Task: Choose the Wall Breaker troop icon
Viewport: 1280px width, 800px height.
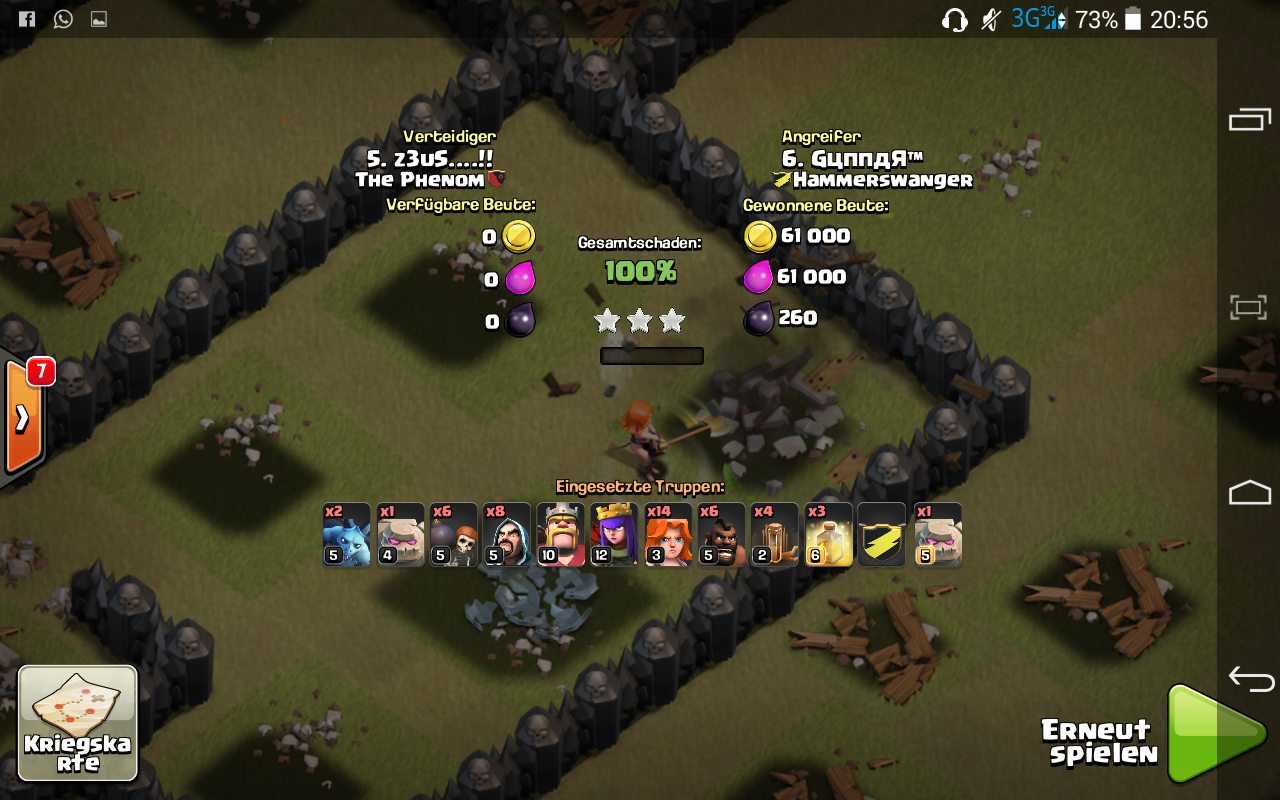Action: [x=454, y=535]
